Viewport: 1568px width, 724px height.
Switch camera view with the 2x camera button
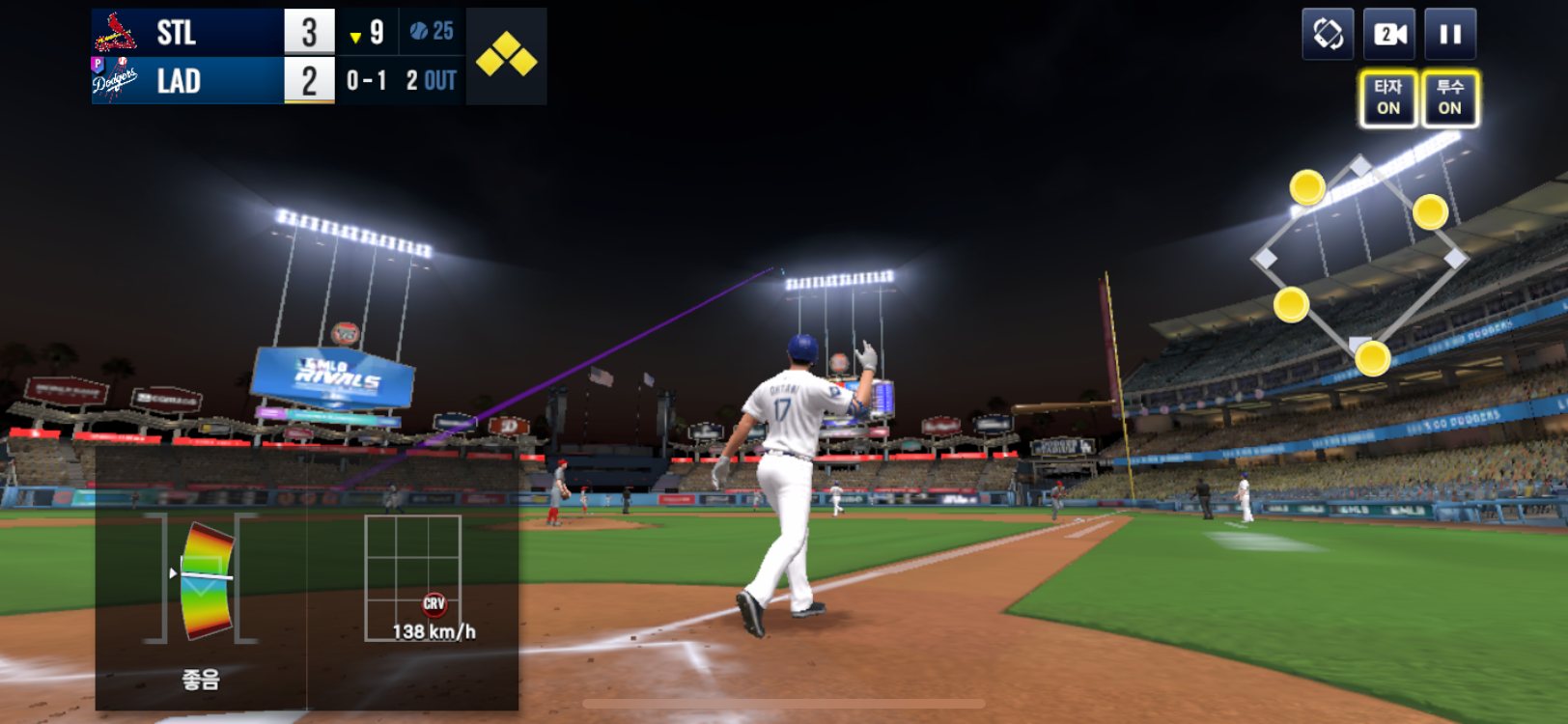click(x=1389, y=35)
